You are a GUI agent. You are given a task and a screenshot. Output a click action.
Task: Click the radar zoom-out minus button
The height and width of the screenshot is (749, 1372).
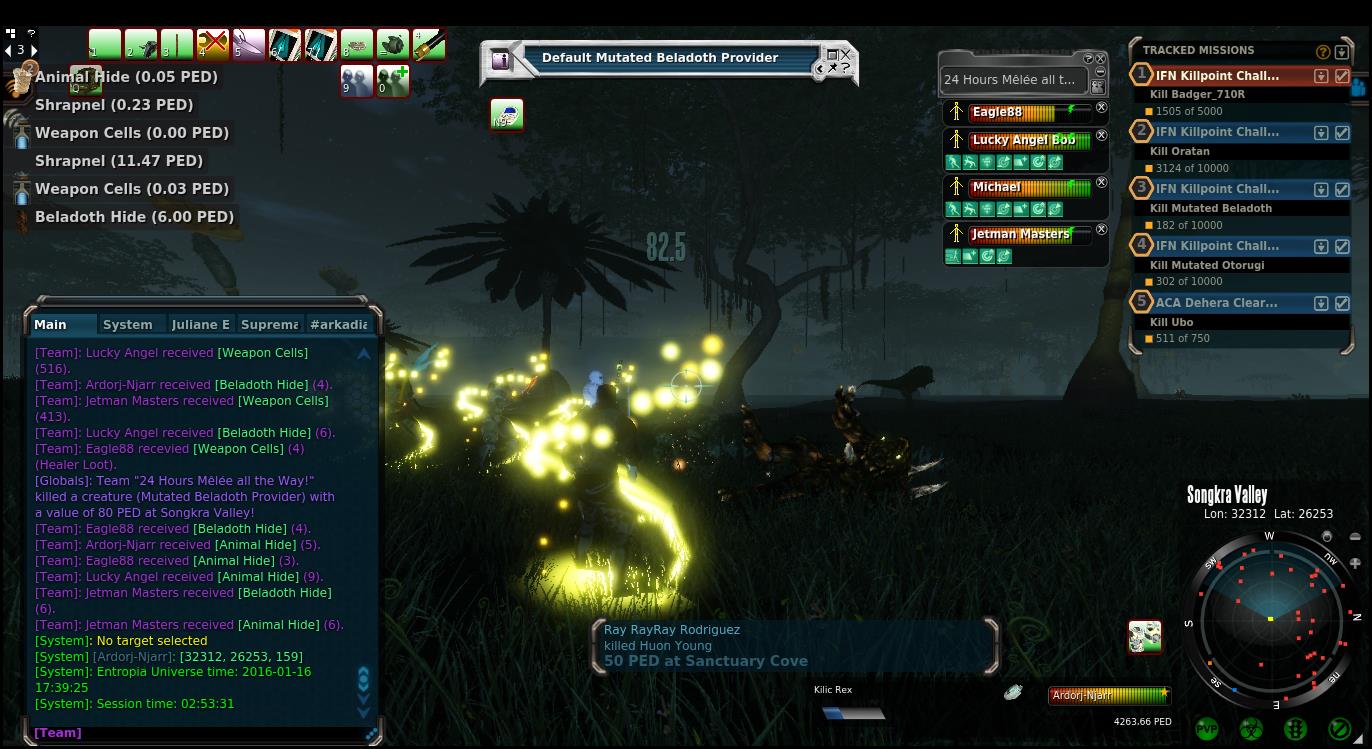point(1355,537)
